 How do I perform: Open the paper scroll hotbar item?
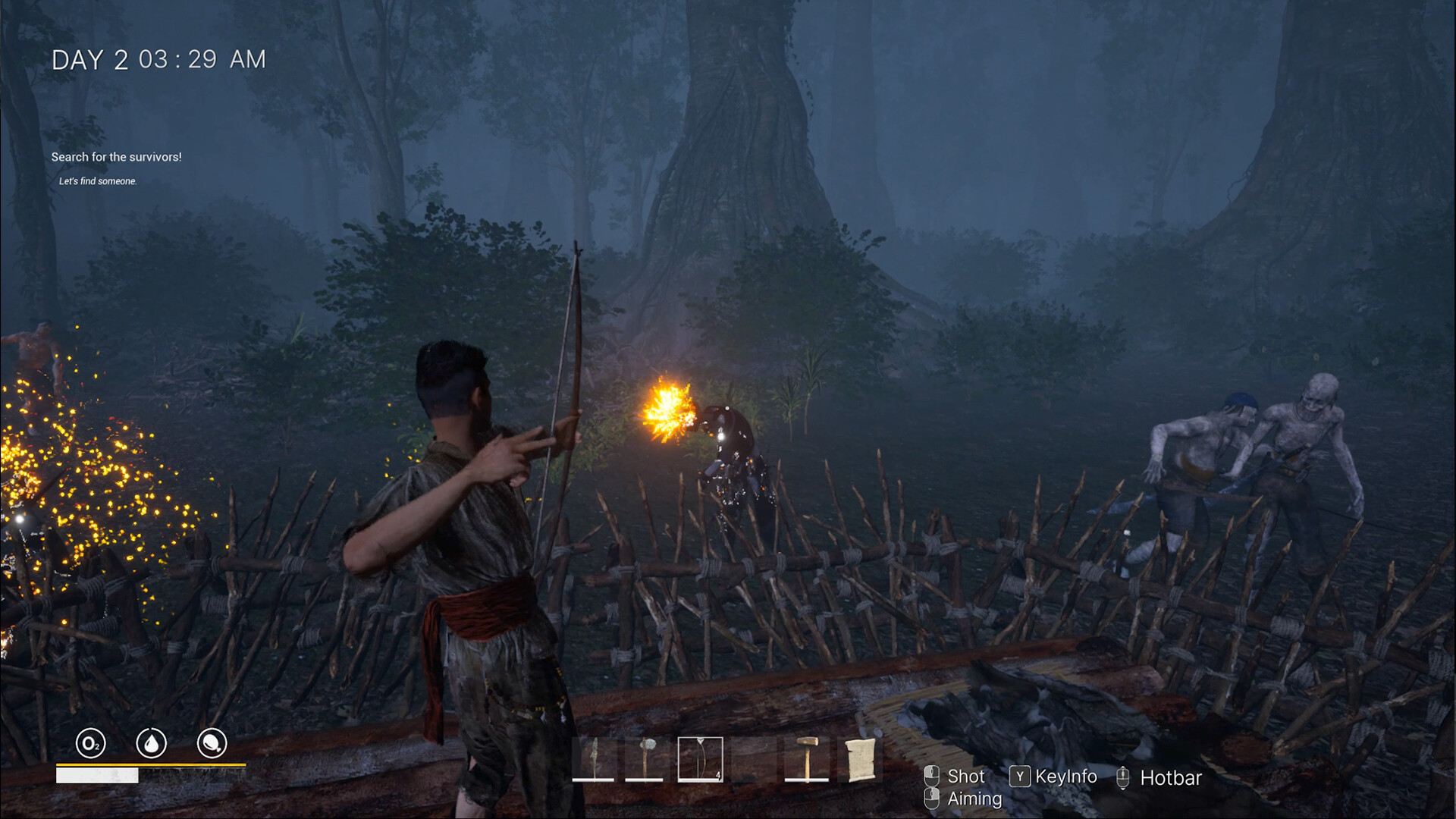click(x=860, y=758)
